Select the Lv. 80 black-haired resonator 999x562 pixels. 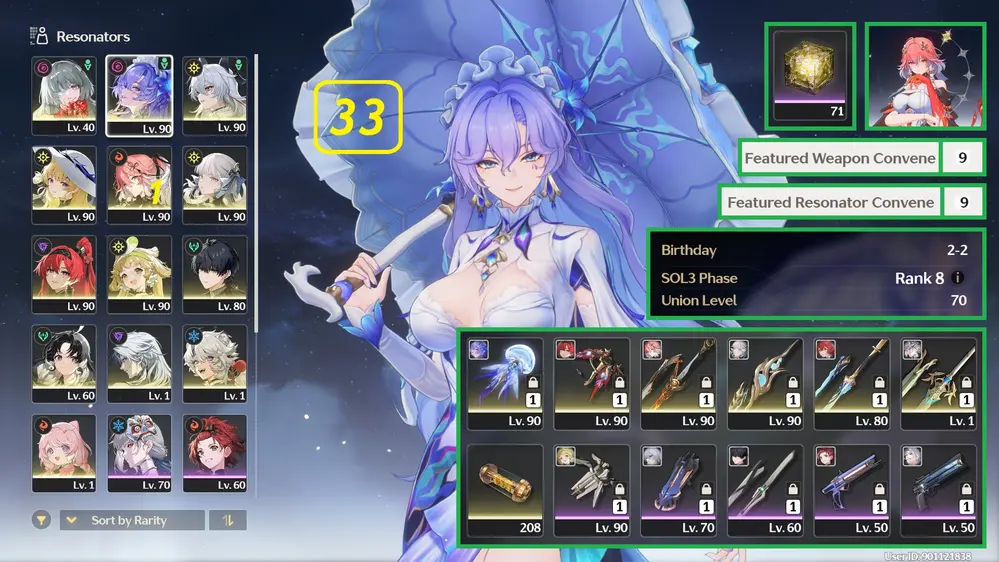coord(215,275)
